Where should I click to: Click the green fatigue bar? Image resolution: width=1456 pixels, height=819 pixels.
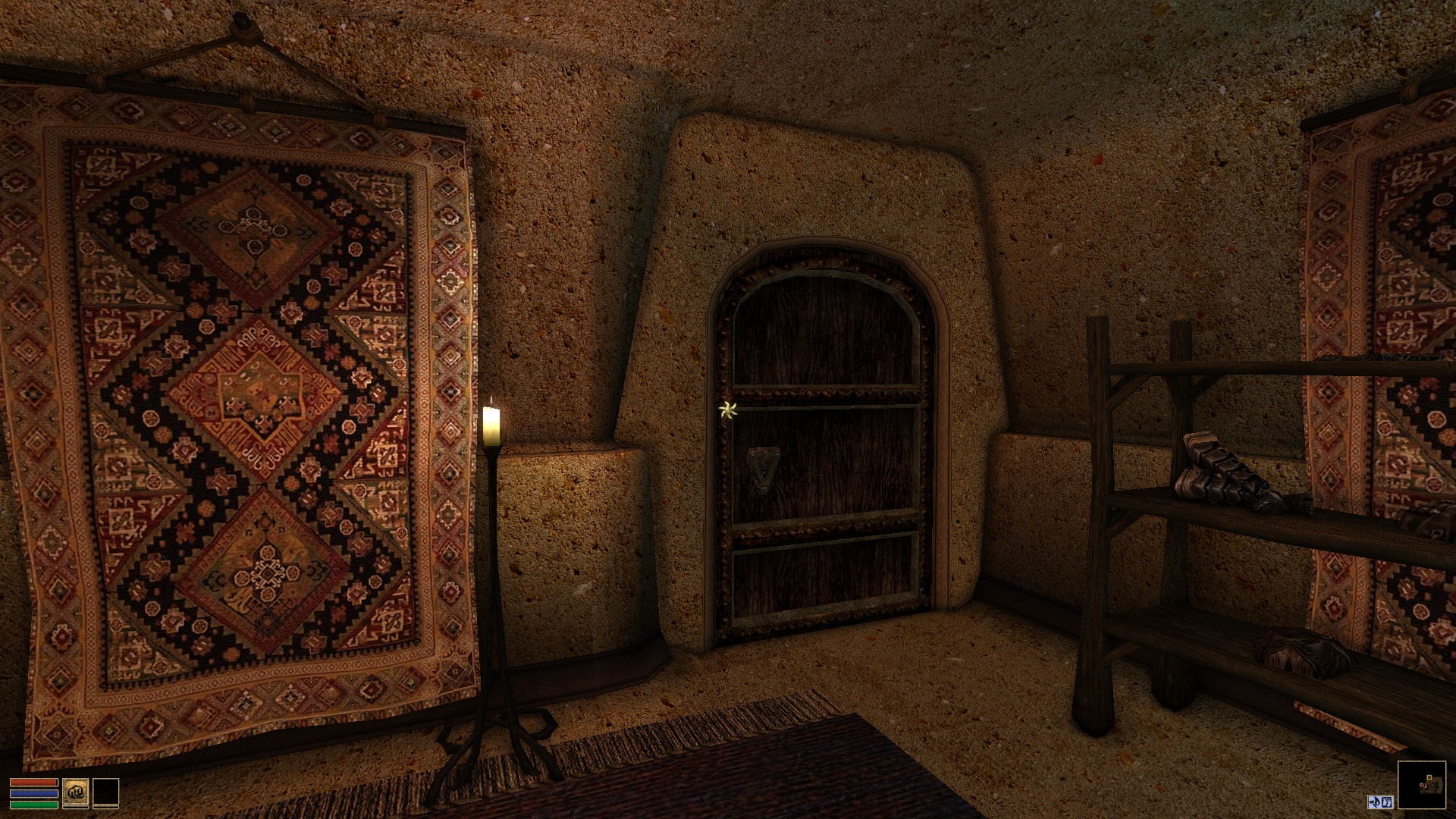(34, 804)
